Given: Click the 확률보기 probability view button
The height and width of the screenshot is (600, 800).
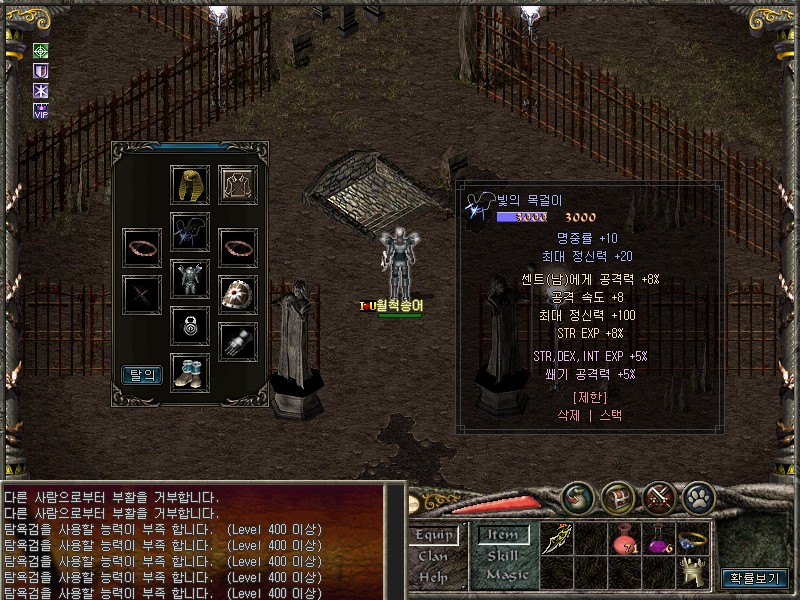Looking at the screenshot, I should click(754, 578).
